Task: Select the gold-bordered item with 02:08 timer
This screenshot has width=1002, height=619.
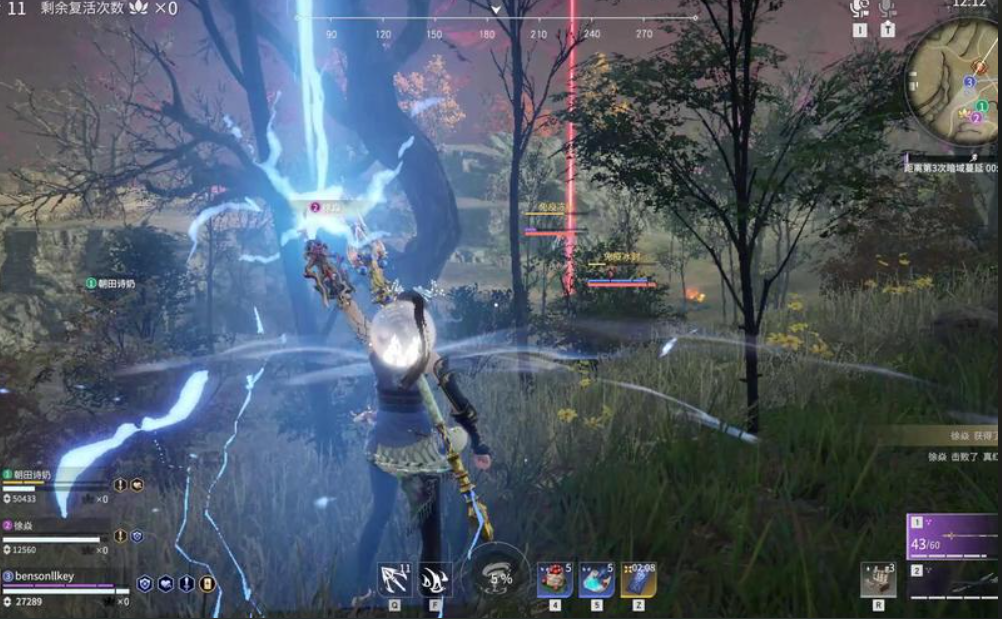Action: [x=638, y=580]
